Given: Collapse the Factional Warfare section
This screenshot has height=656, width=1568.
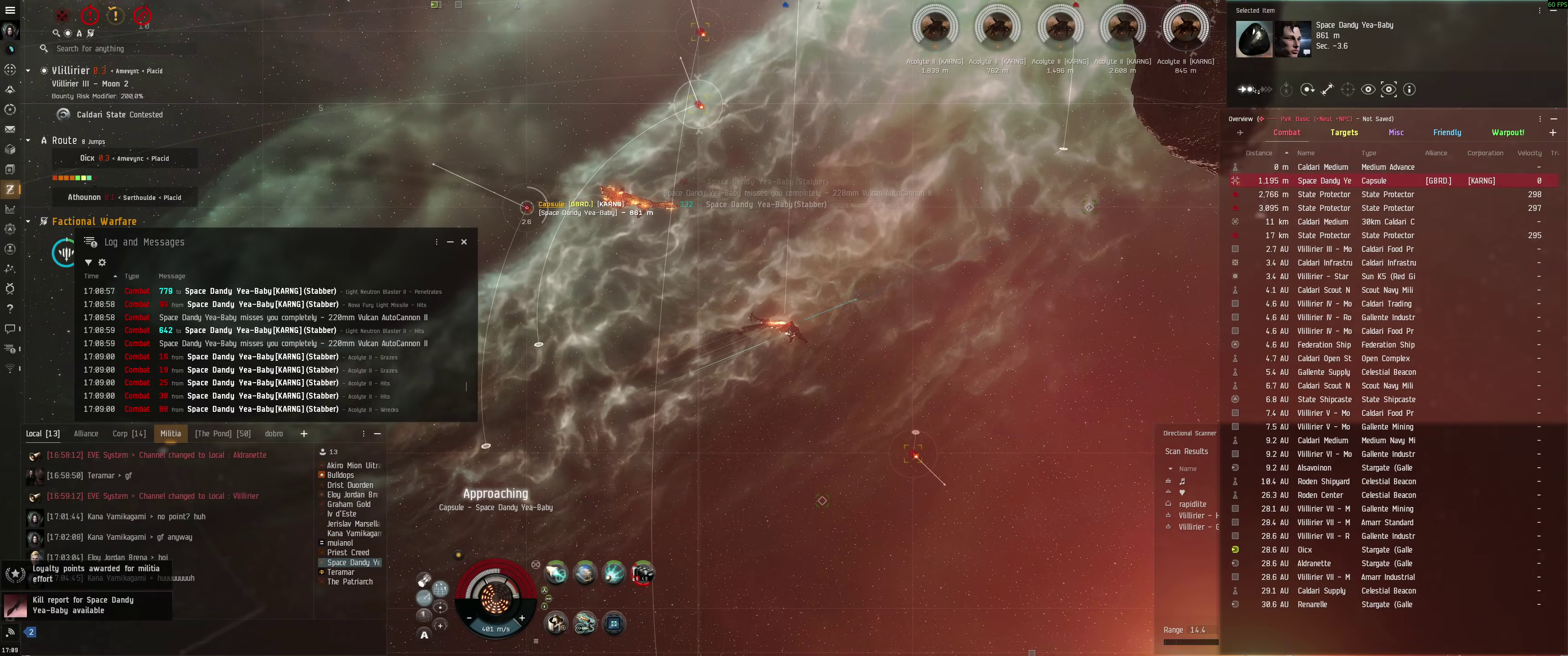Looking at the screenshot, I should click(x=28, y=221).
